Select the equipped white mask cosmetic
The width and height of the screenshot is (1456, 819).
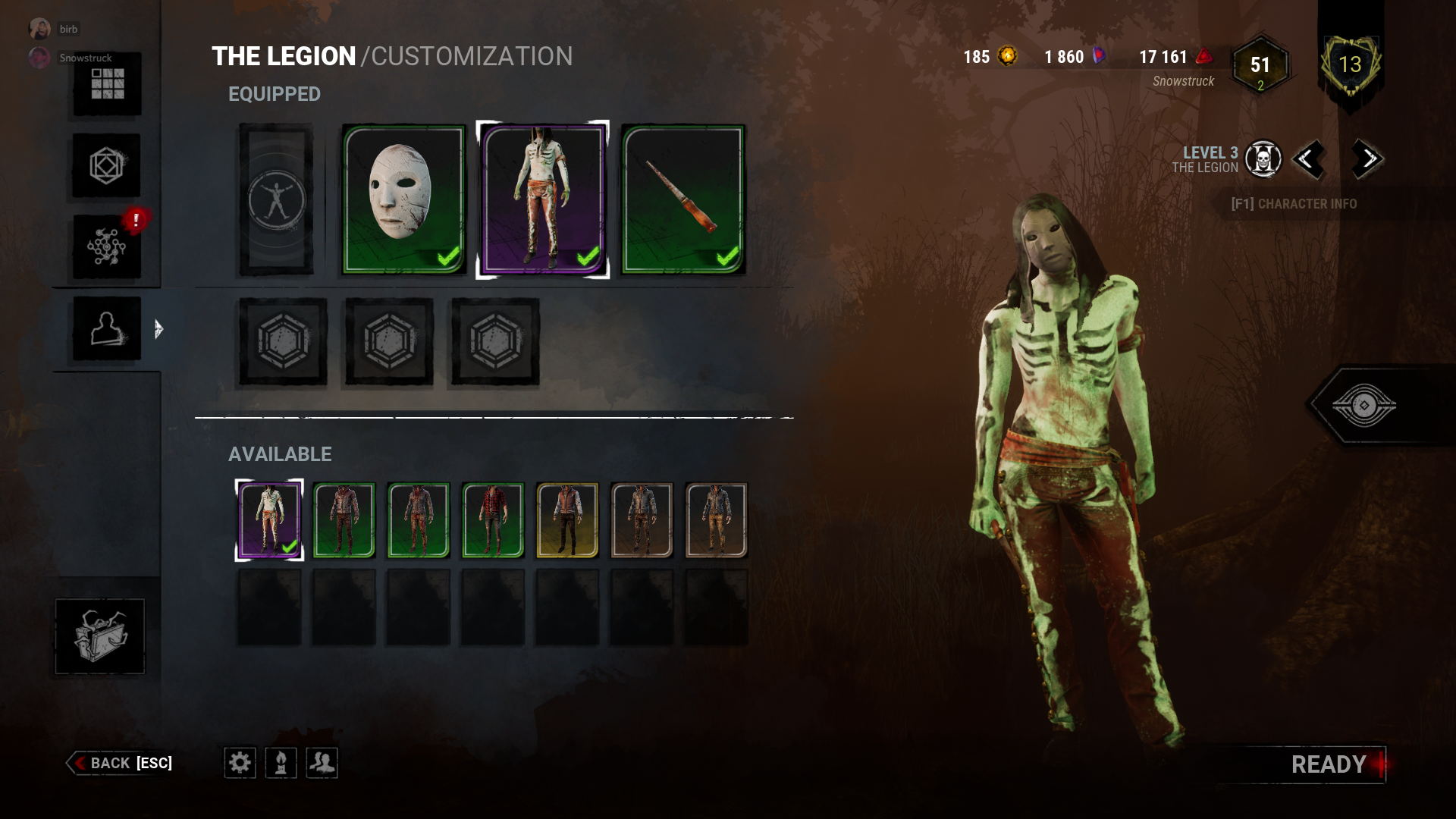tap(404, 200)
